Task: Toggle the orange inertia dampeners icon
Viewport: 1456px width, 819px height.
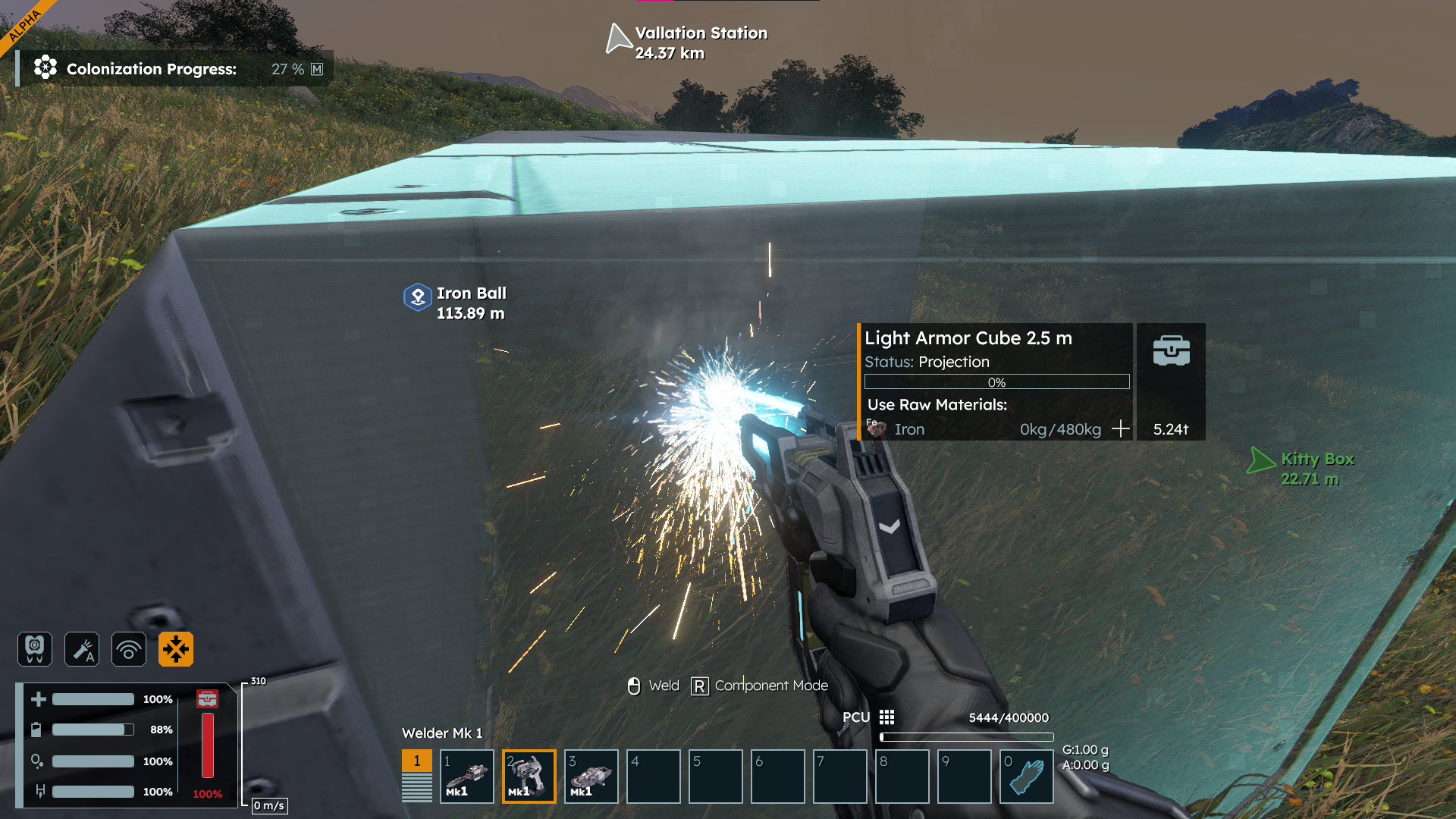Action: tap(176, 649)
